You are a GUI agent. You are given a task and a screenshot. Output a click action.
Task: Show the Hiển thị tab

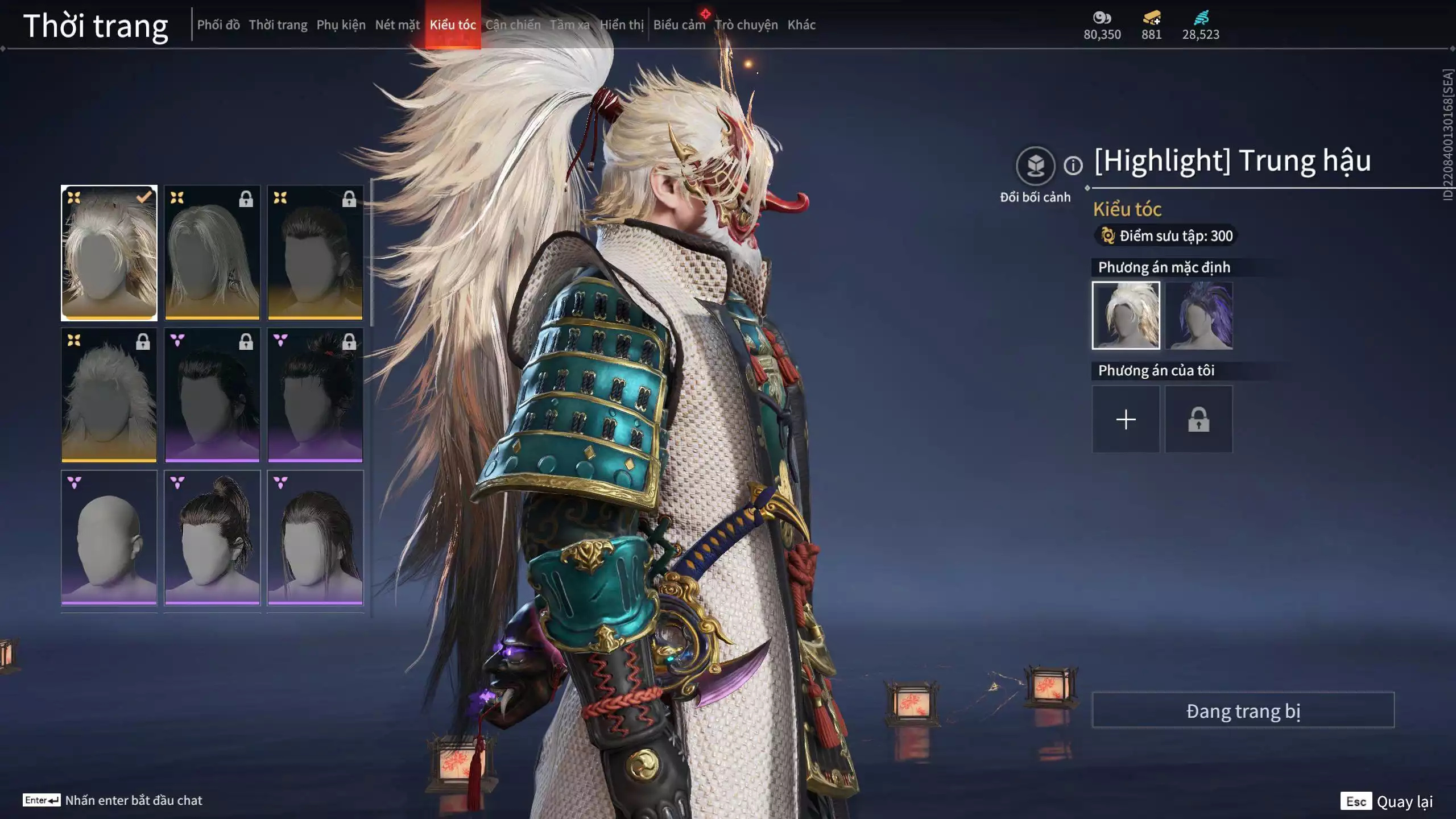coord(622,25)
